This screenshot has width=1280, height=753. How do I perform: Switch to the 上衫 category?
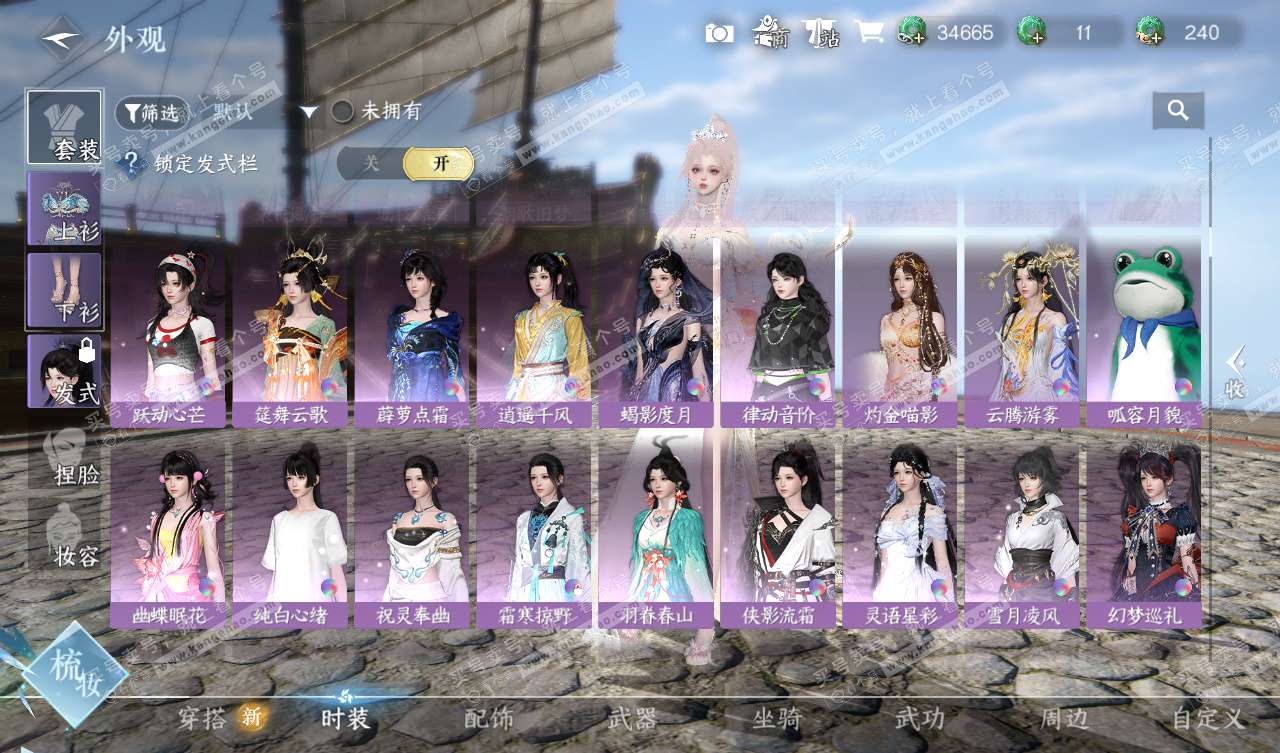[64, 208]
